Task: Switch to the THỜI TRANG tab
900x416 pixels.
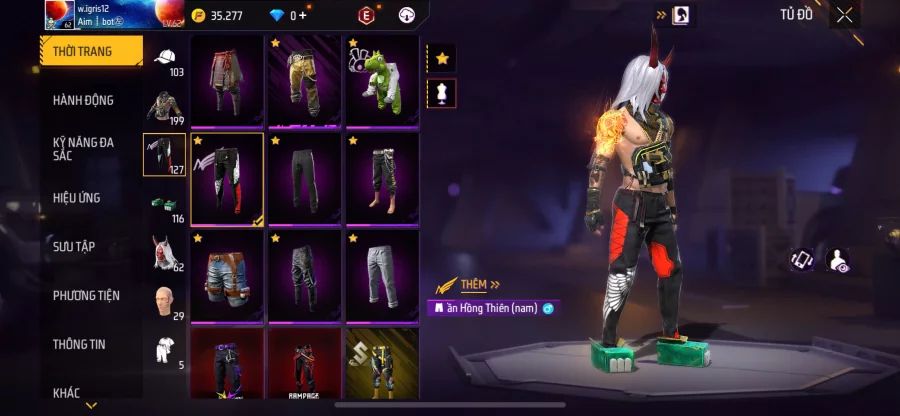Action: point(90,51)
